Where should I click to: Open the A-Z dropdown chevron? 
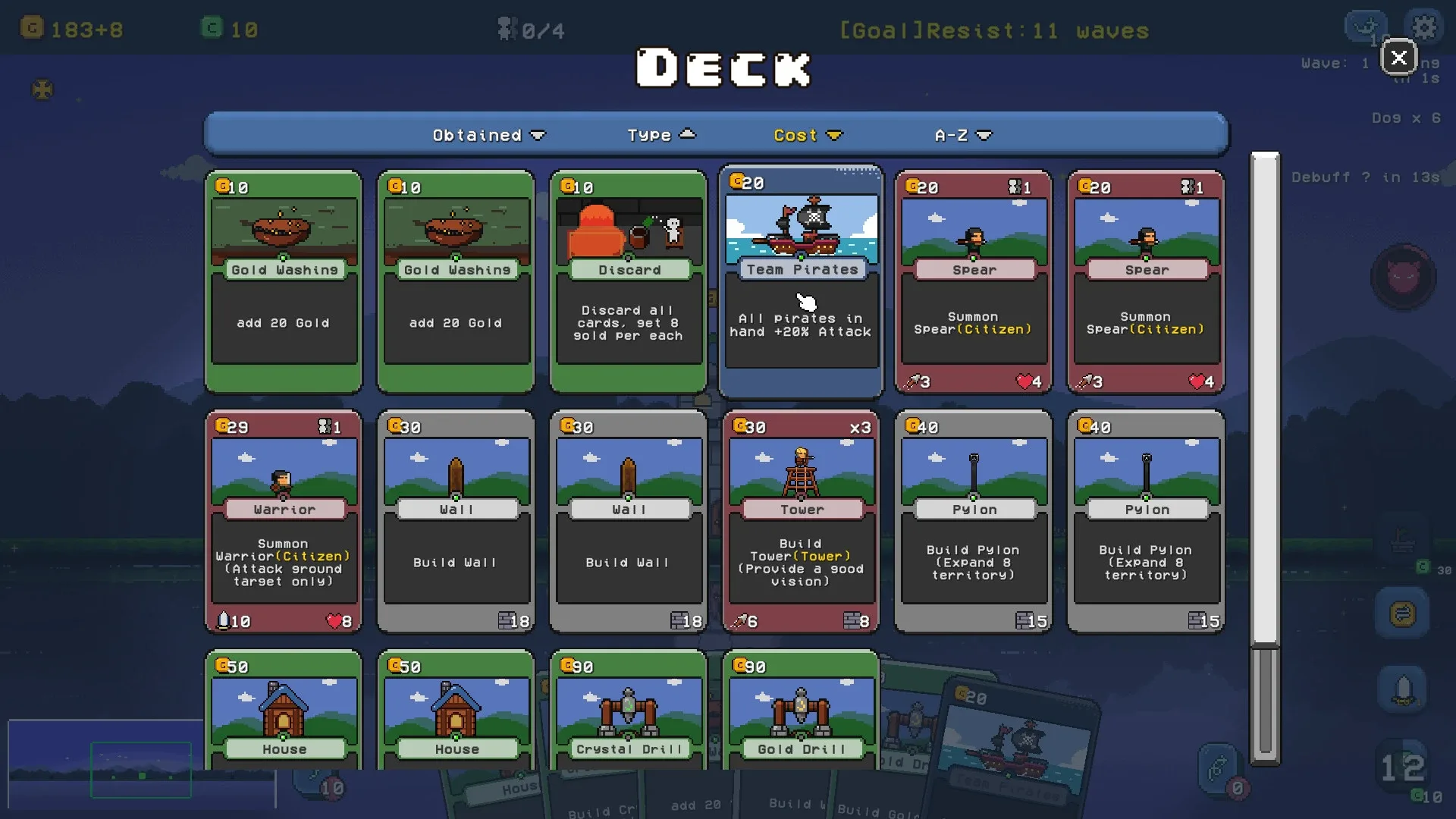[x=984, y=135]
